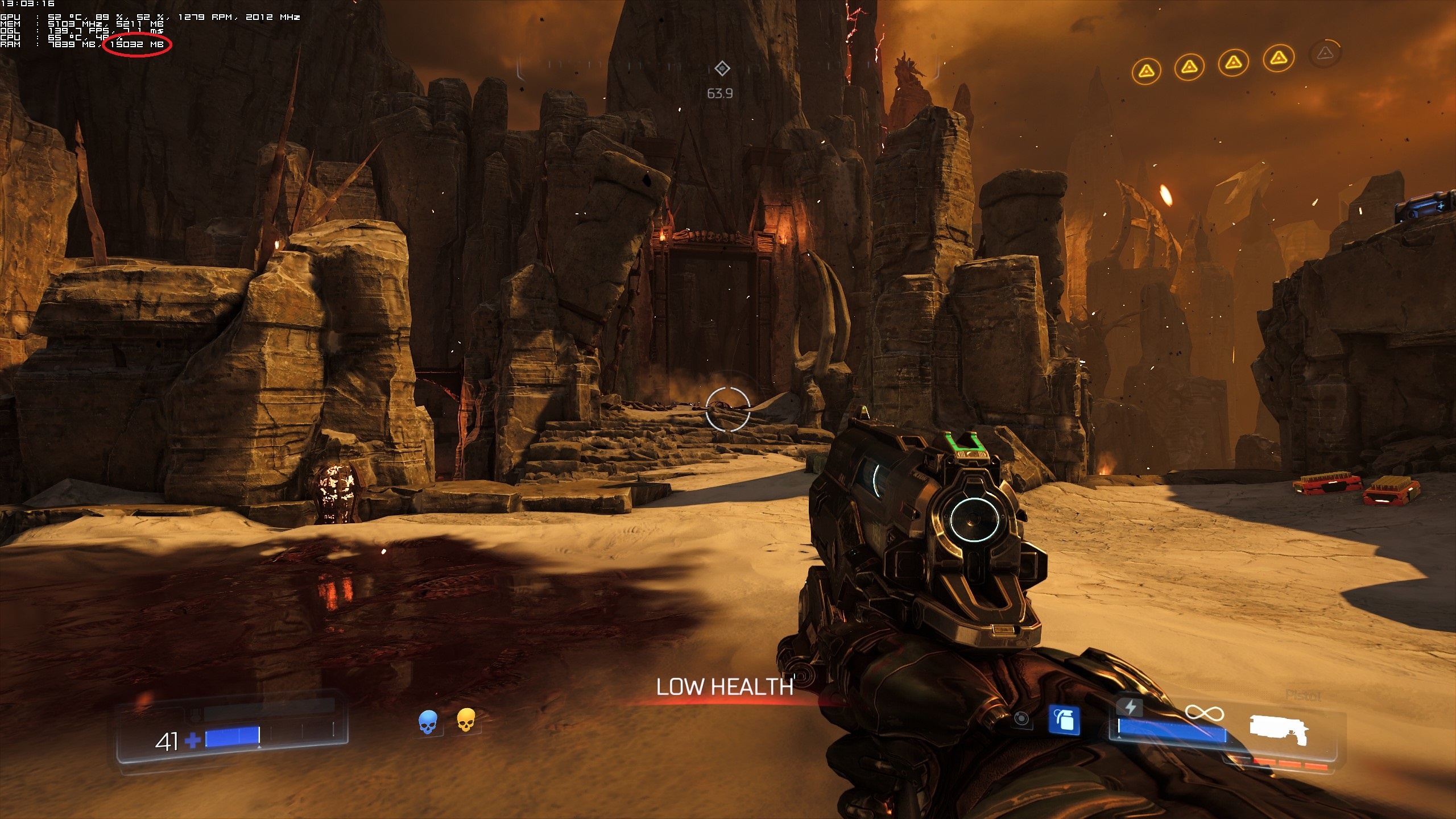Click the lightning bolt icon above ammo bar
Image resolution: width=1456 pixels, height=819 pixels.
click(1130, 707)
